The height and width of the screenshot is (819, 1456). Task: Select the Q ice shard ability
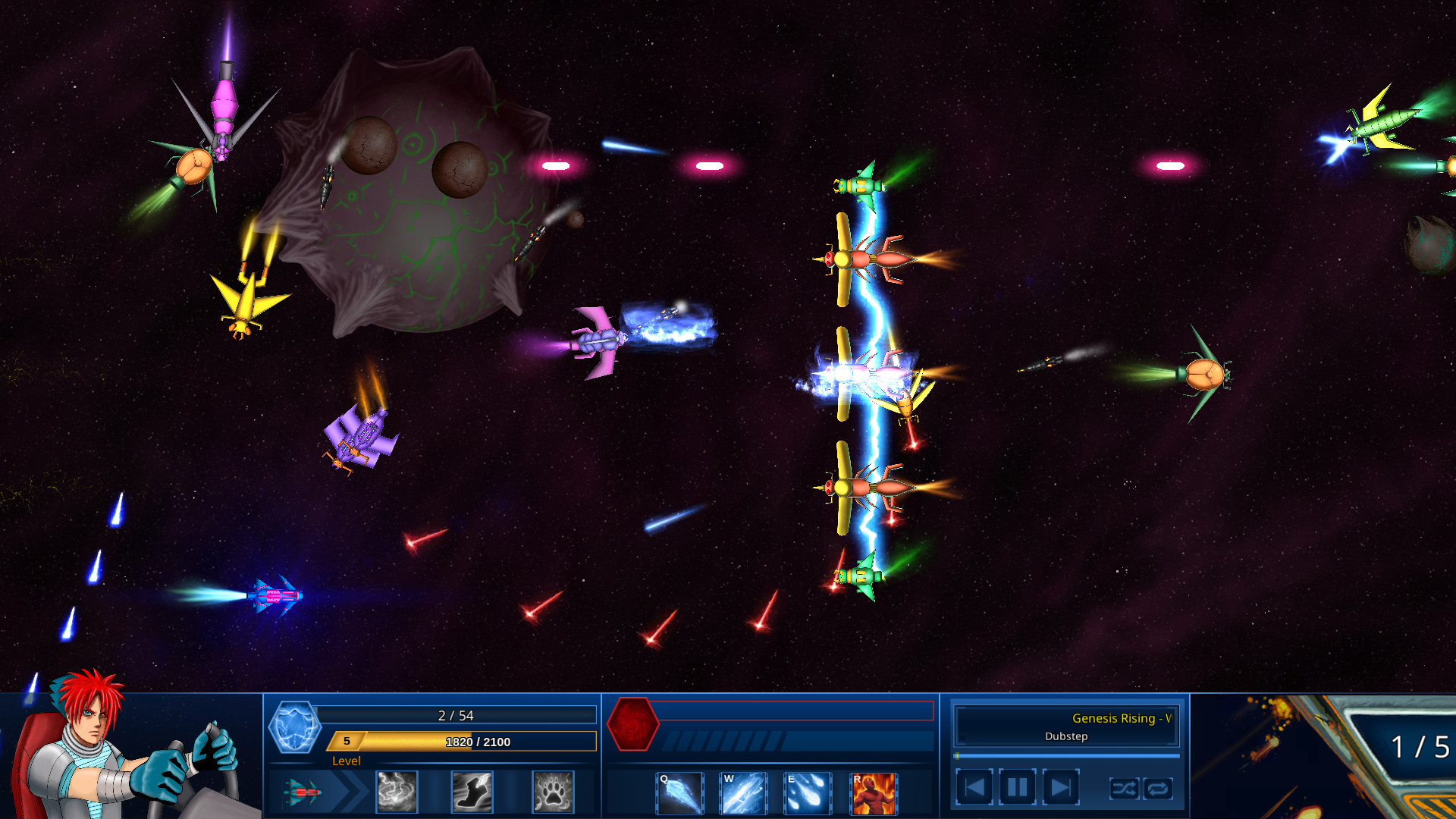click(679, 793)
